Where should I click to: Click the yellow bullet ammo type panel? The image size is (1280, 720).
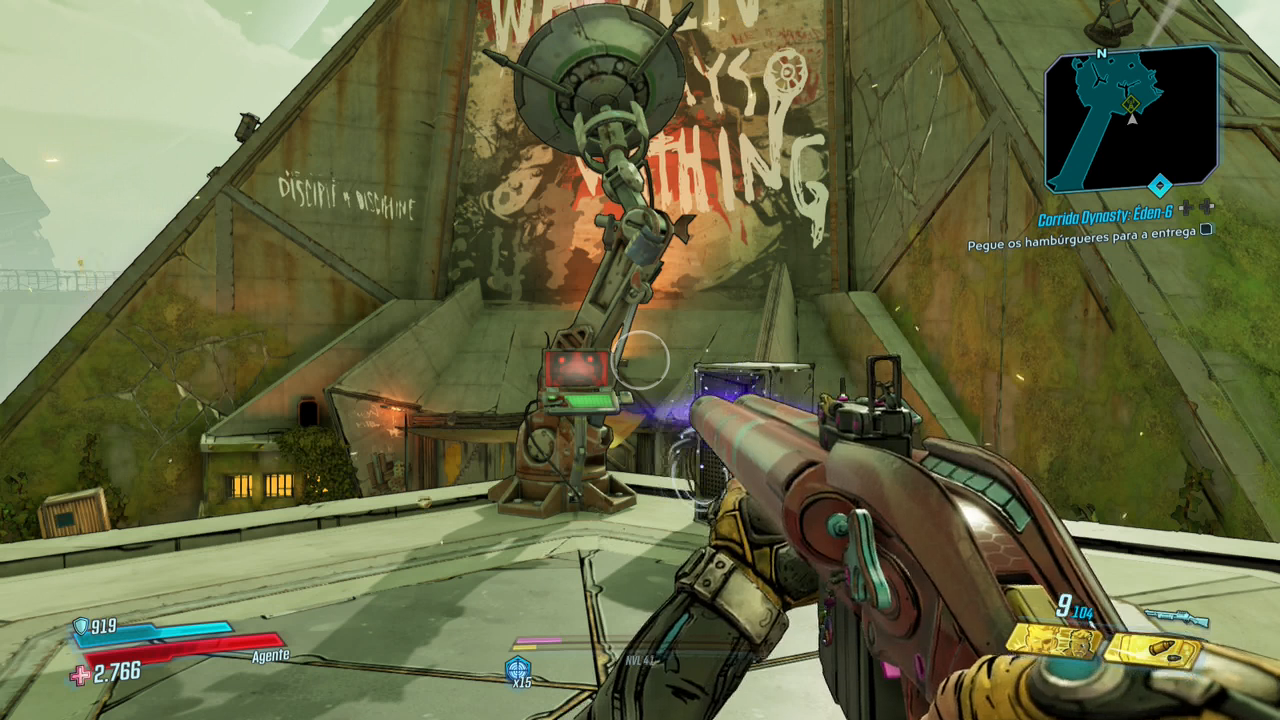(x=1152, y=650)
